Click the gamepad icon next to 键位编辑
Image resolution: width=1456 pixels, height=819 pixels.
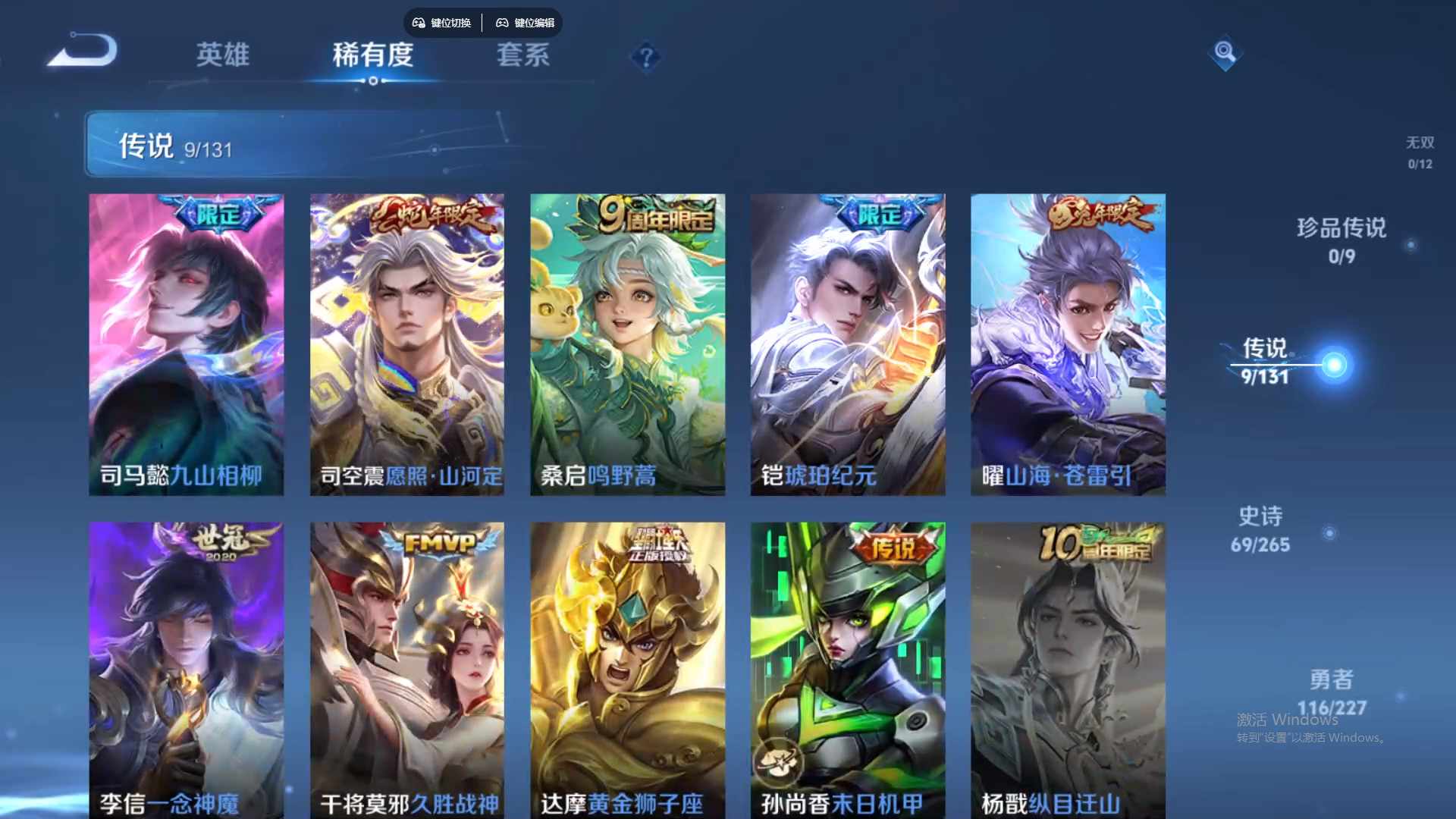point(503,23)
